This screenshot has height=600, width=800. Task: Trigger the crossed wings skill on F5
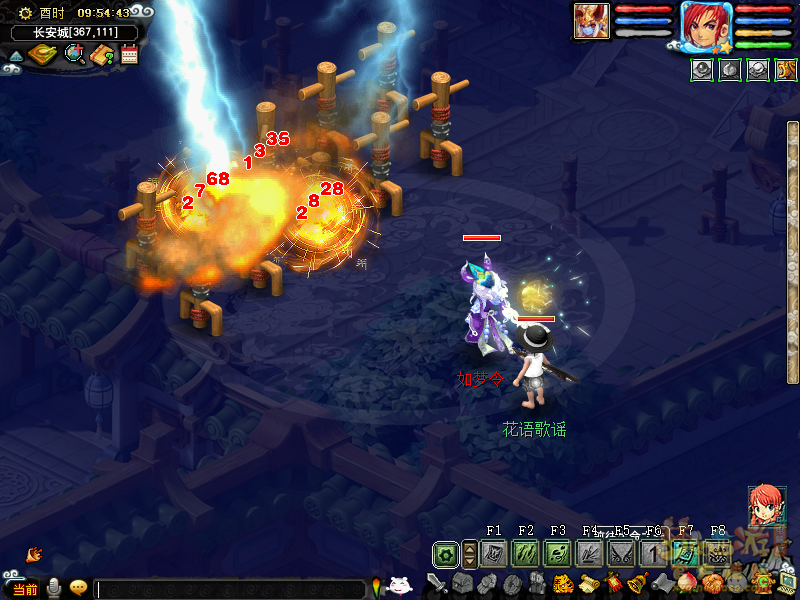[x=621, y=553]
